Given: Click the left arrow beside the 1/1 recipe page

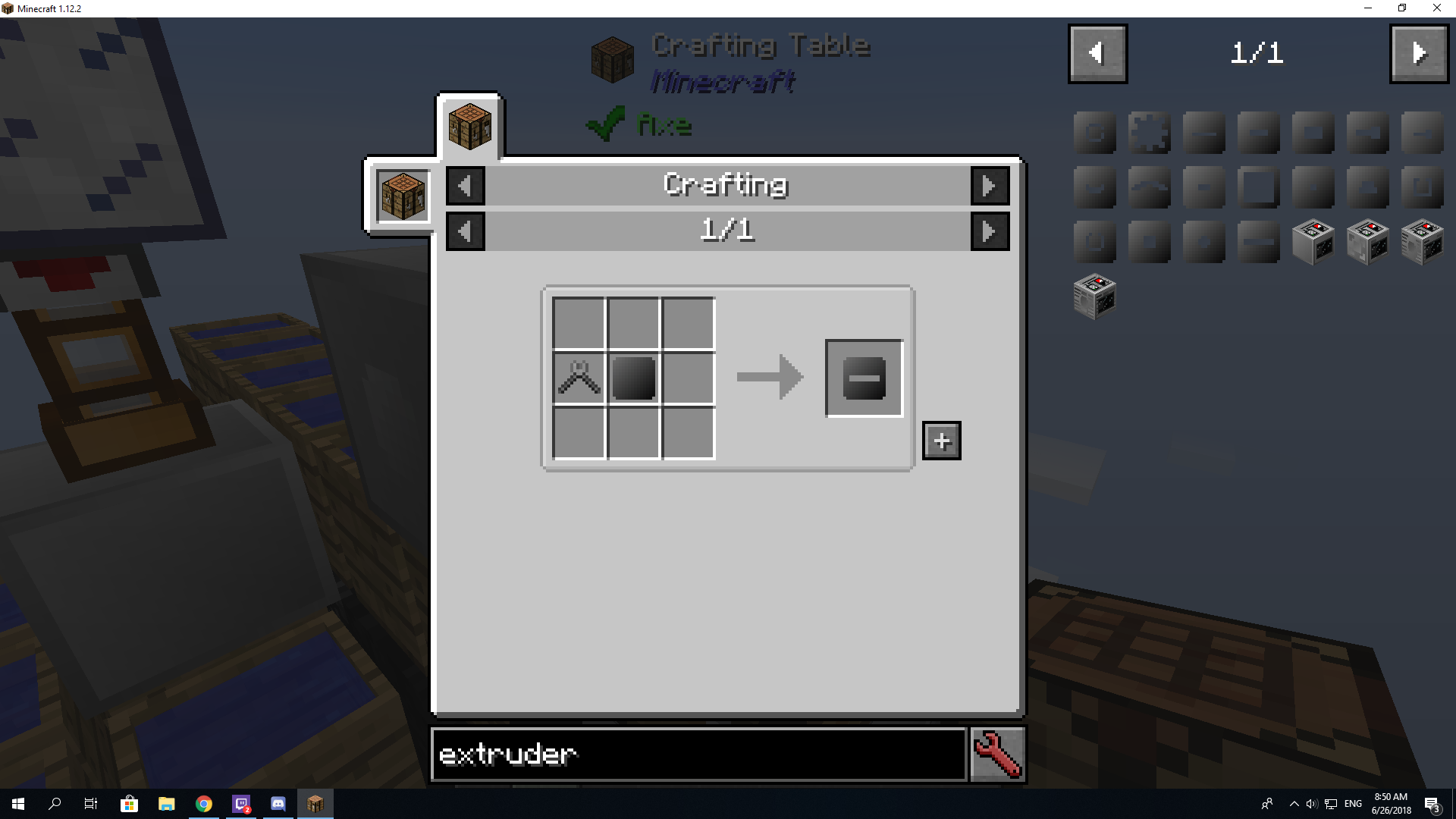Looking at the screenshot, I should pyautogui.click(x=465, y=231).
